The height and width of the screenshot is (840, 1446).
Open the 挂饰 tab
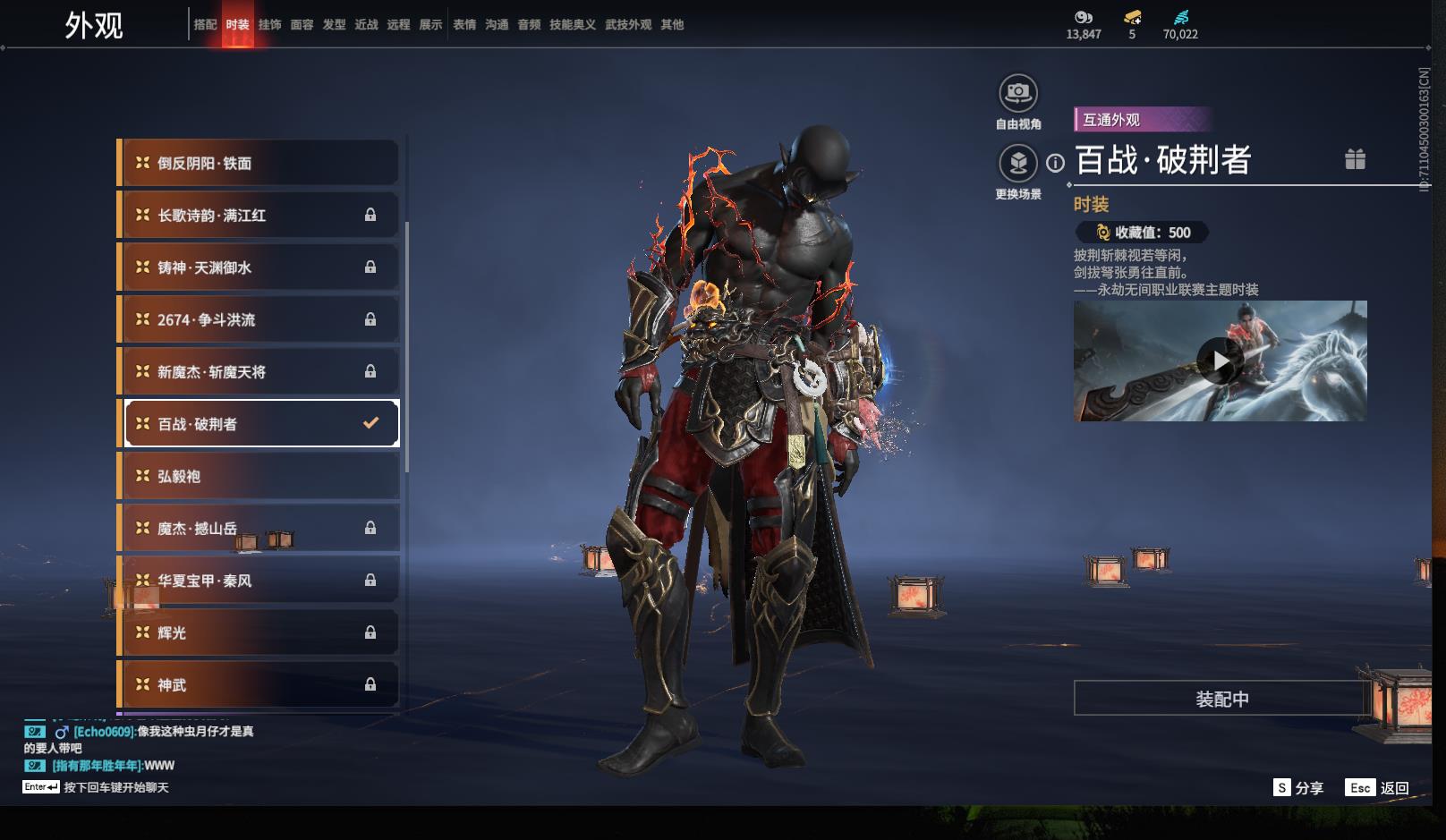pyautogui.click(x=269, y=25)
